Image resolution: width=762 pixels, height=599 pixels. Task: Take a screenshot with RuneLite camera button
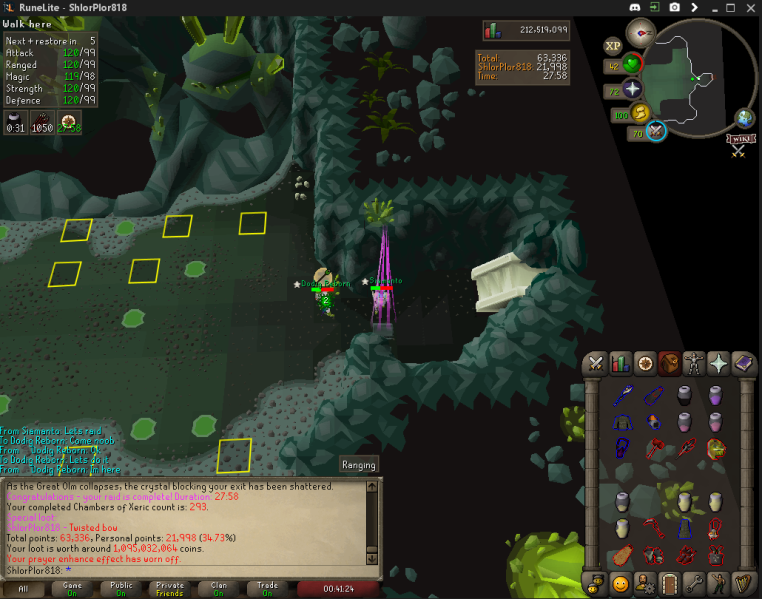coord(676,8)
